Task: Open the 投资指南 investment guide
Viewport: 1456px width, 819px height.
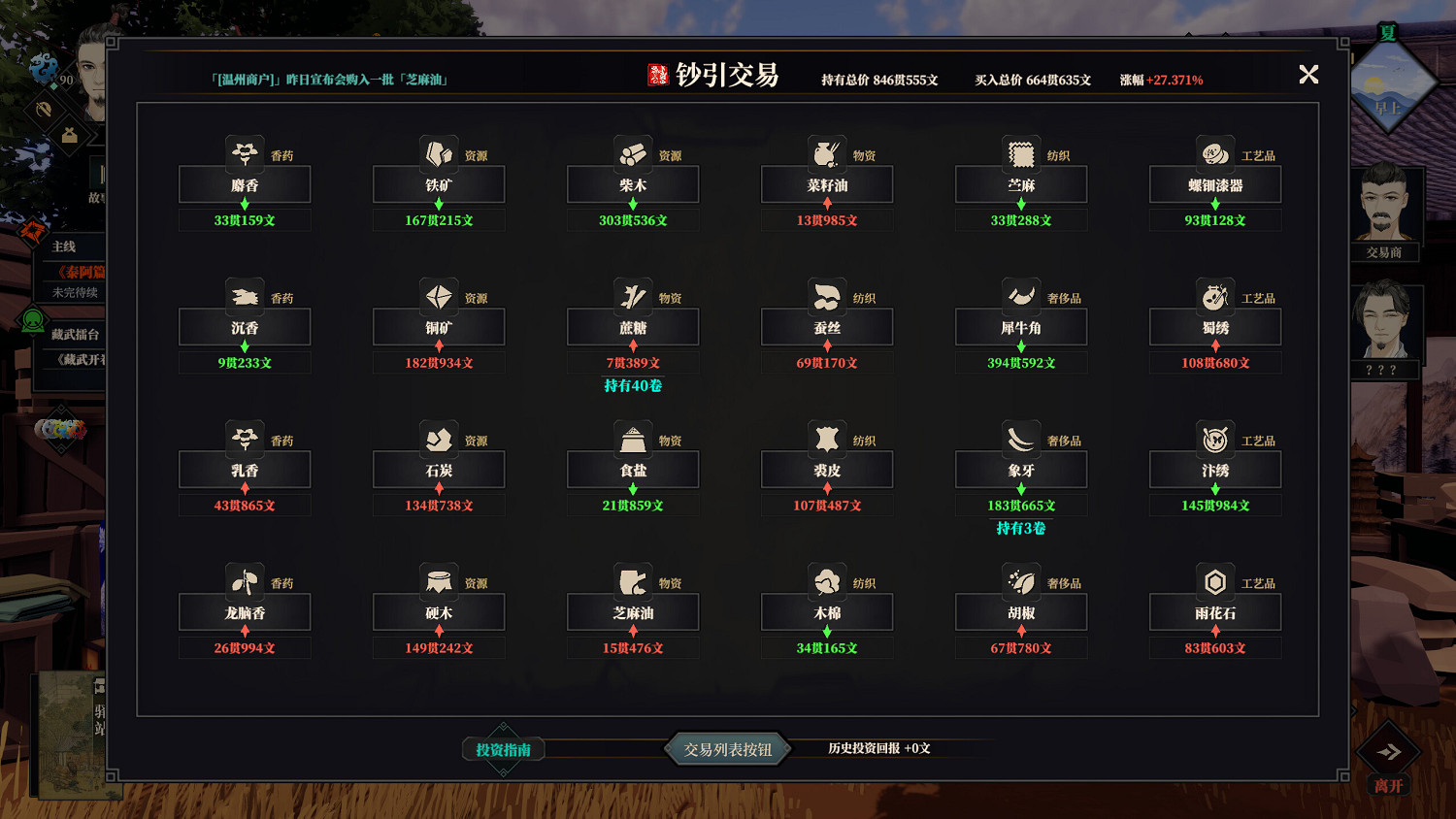Action: tap(502, 749)
